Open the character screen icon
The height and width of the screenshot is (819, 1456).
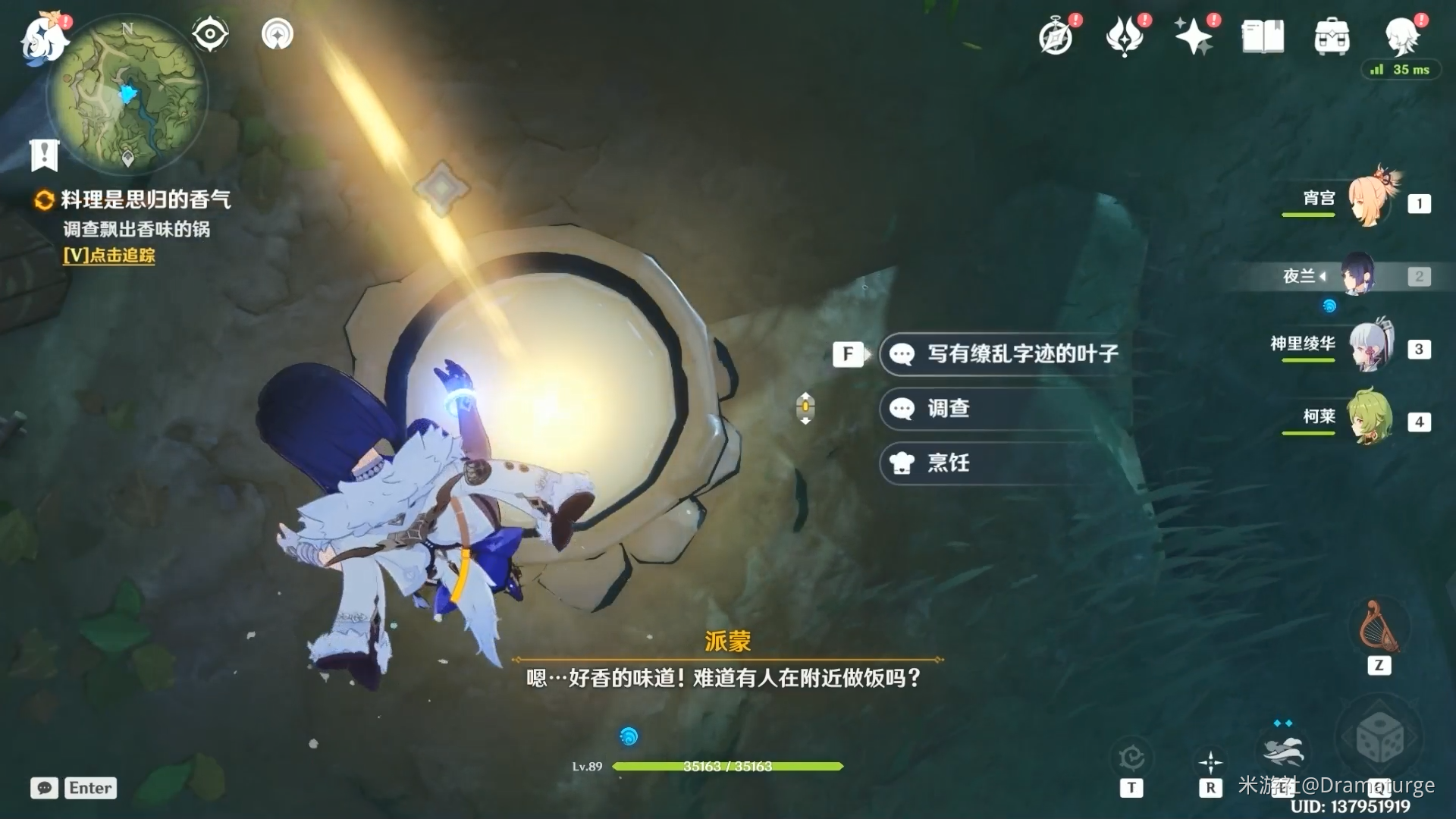(1401, 36)
